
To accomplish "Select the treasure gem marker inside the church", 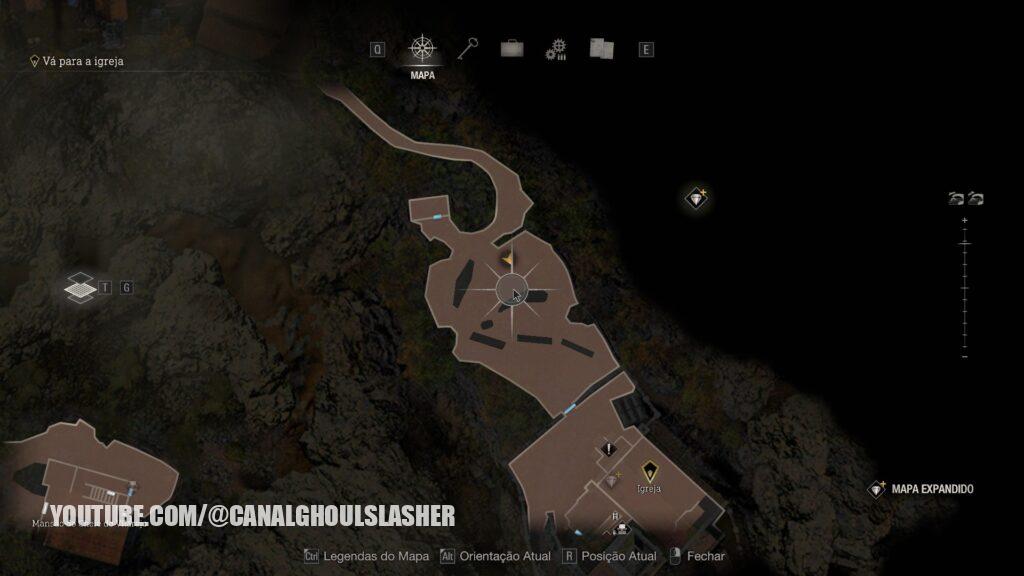I will coord(613,480).
